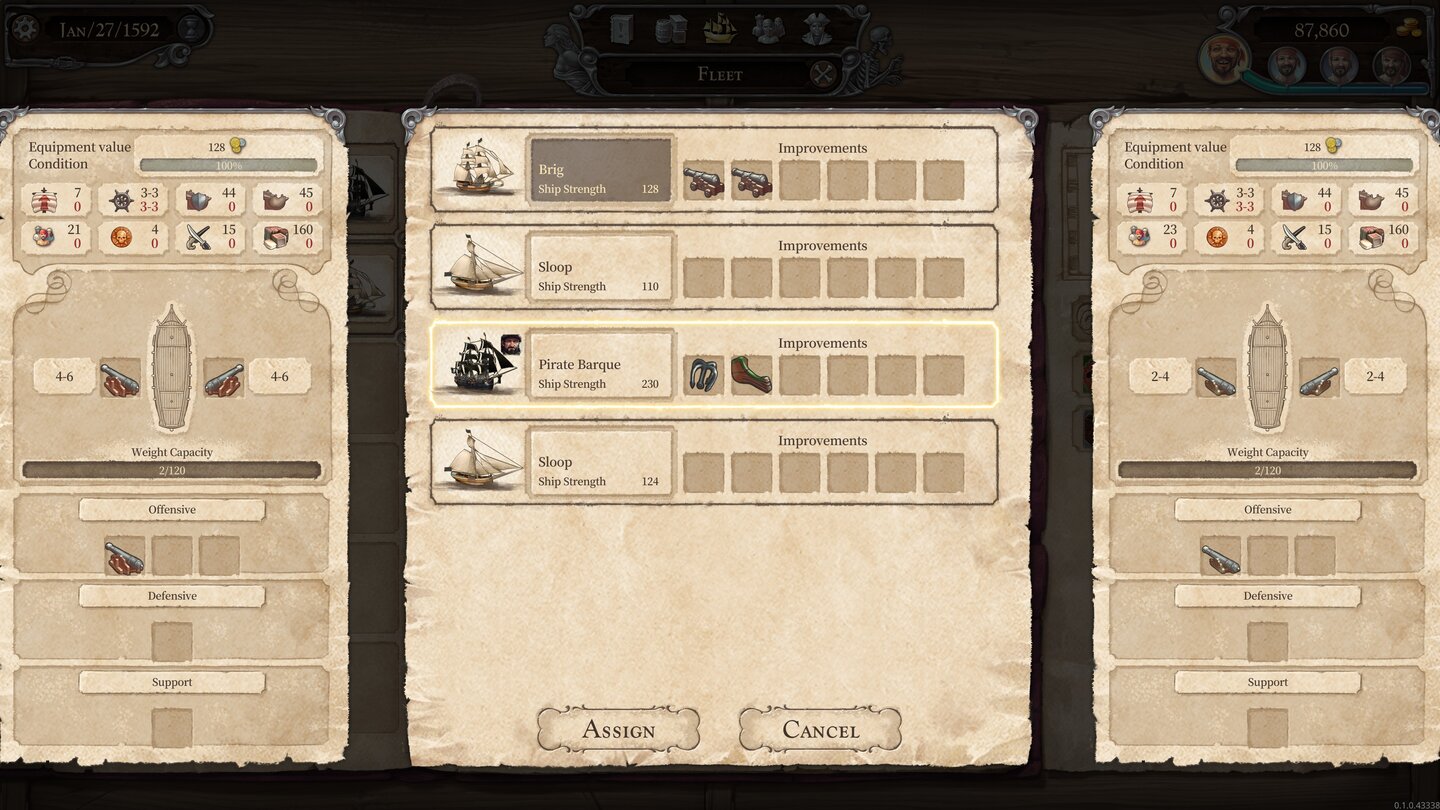Select the golden fleet ship icon
This screenshot has height=810, width=1440.
(x=720, y=30)
